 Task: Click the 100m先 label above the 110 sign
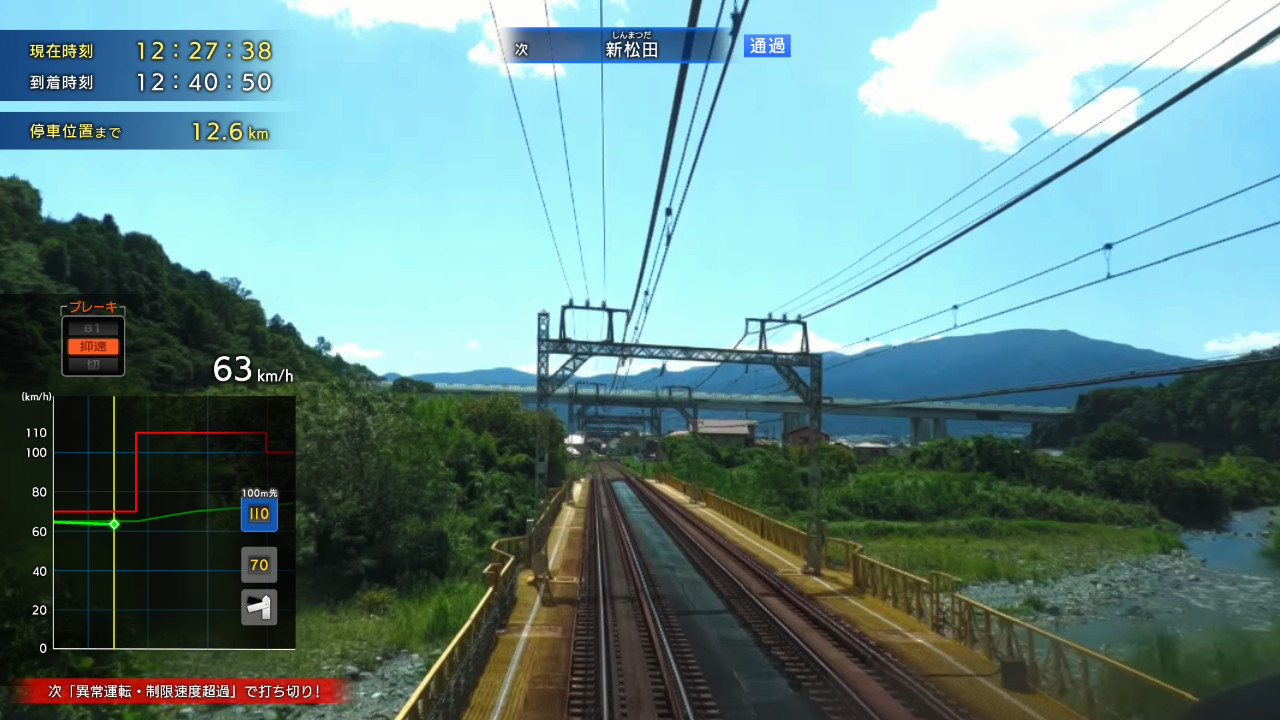(258, 492)
